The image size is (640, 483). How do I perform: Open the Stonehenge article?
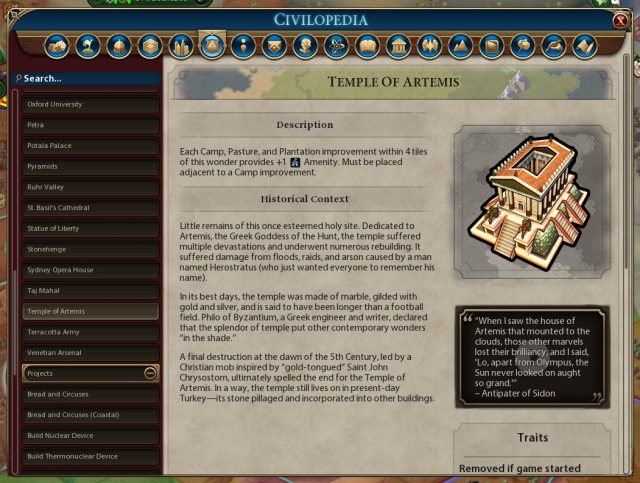(x=91, y=249)
